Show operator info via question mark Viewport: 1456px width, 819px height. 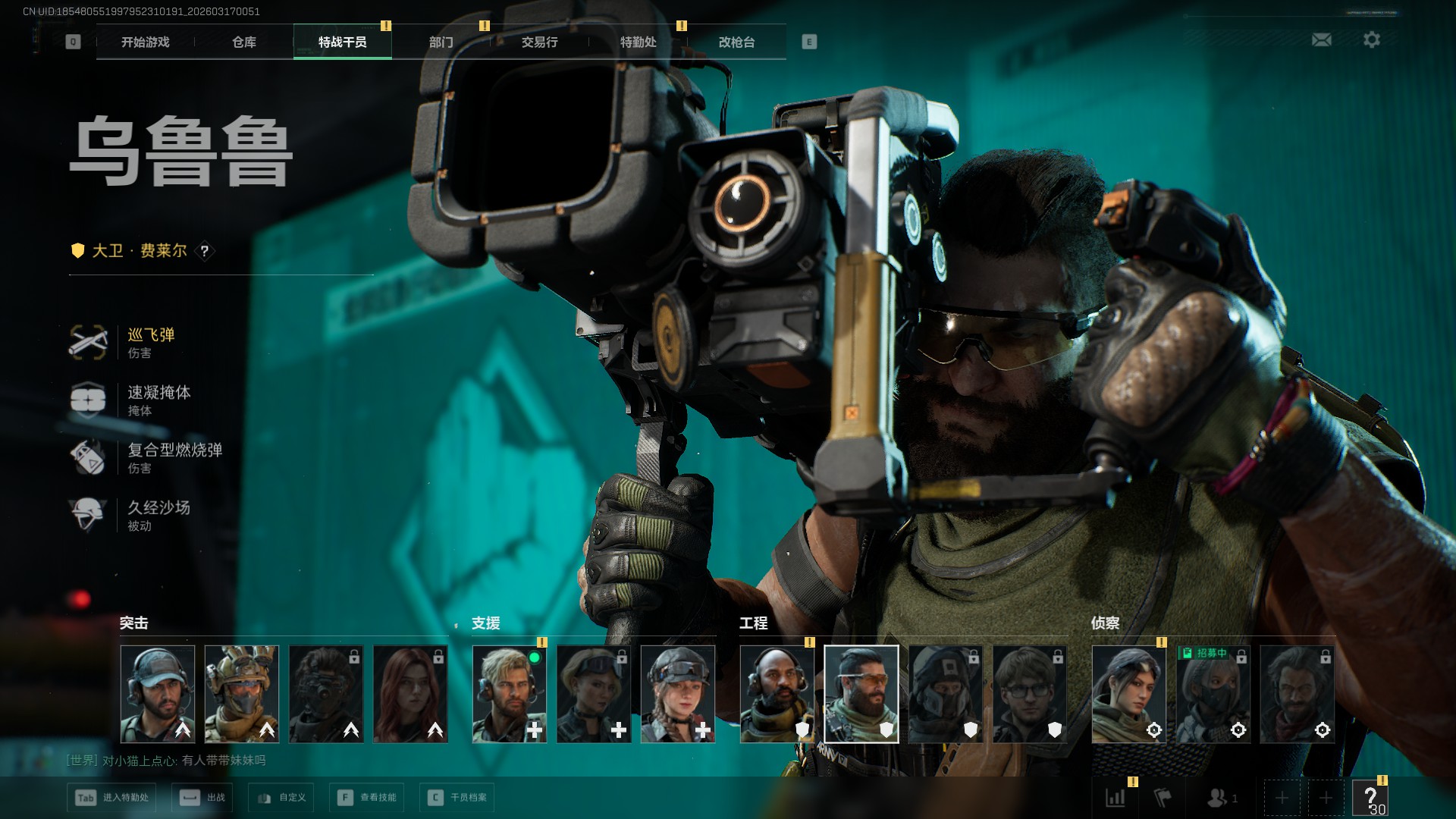point(204,251)
